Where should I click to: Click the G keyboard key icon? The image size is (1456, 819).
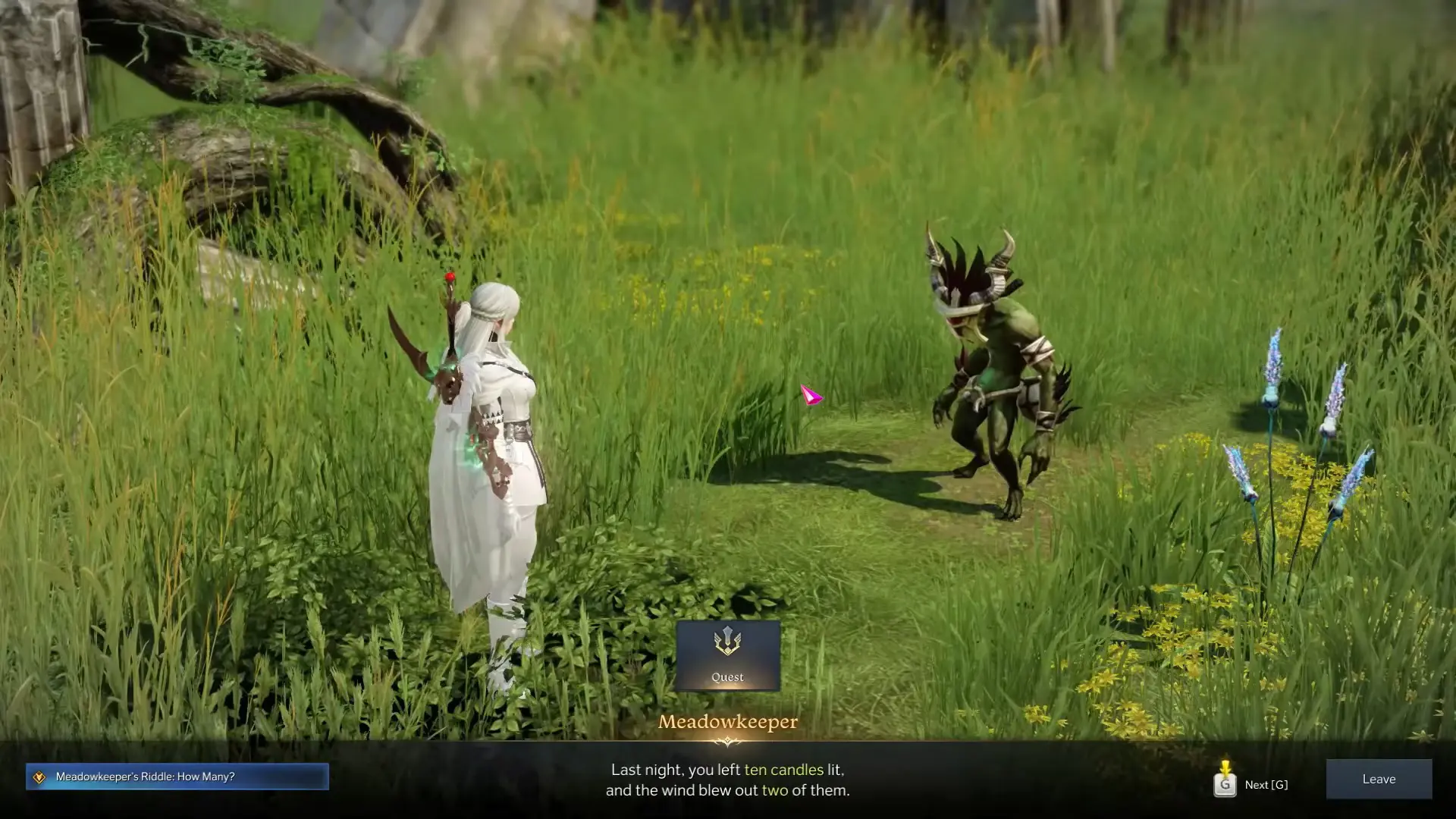point(1224,786)
